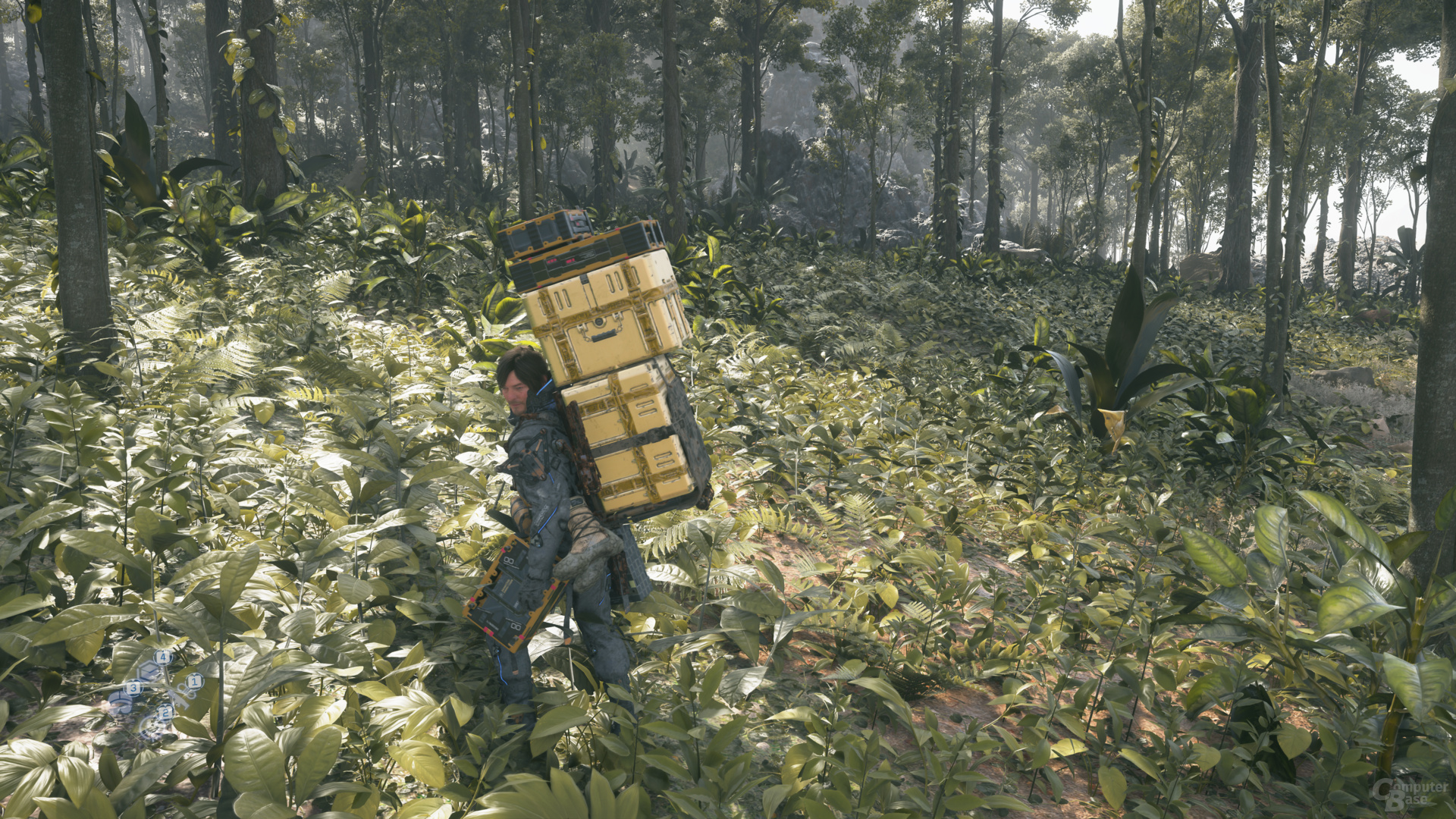This screenshot has width=1456, height=819.
Task: Select the rifle weapon quick-slot icon
Action: tap(180, 698)
